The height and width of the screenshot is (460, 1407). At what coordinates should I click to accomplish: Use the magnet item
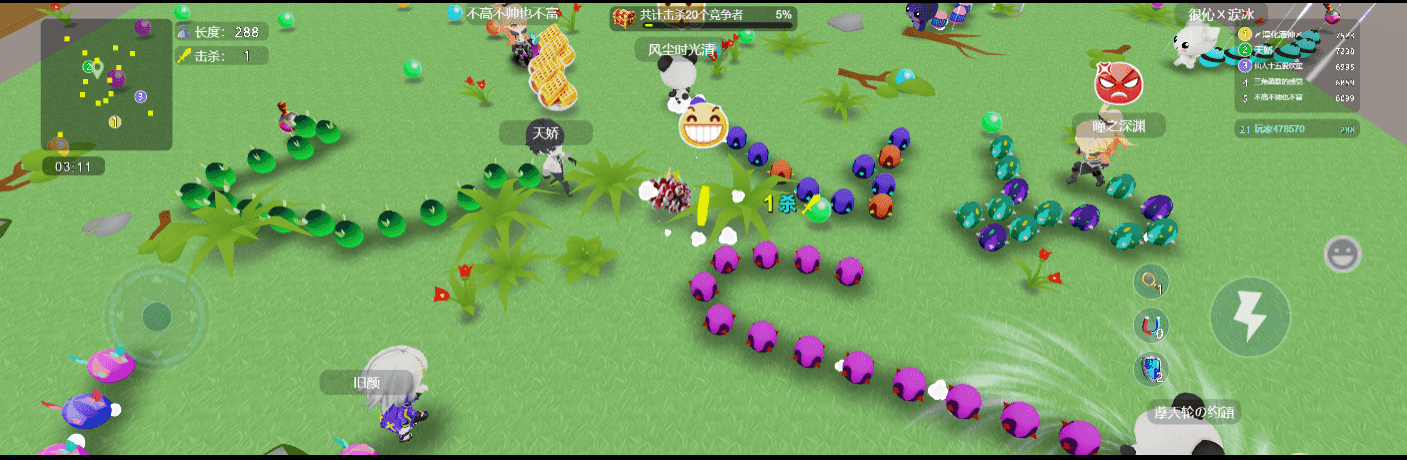[x=1152, y=325]
